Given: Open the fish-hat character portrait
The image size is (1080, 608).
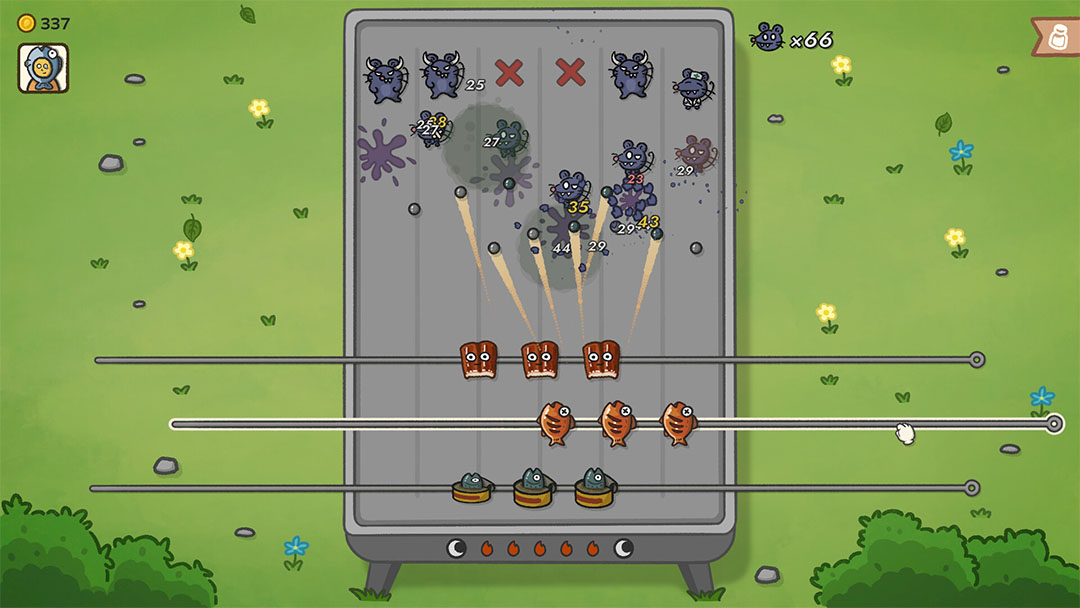Looking at the screenshot, I should tap(43, 68).
